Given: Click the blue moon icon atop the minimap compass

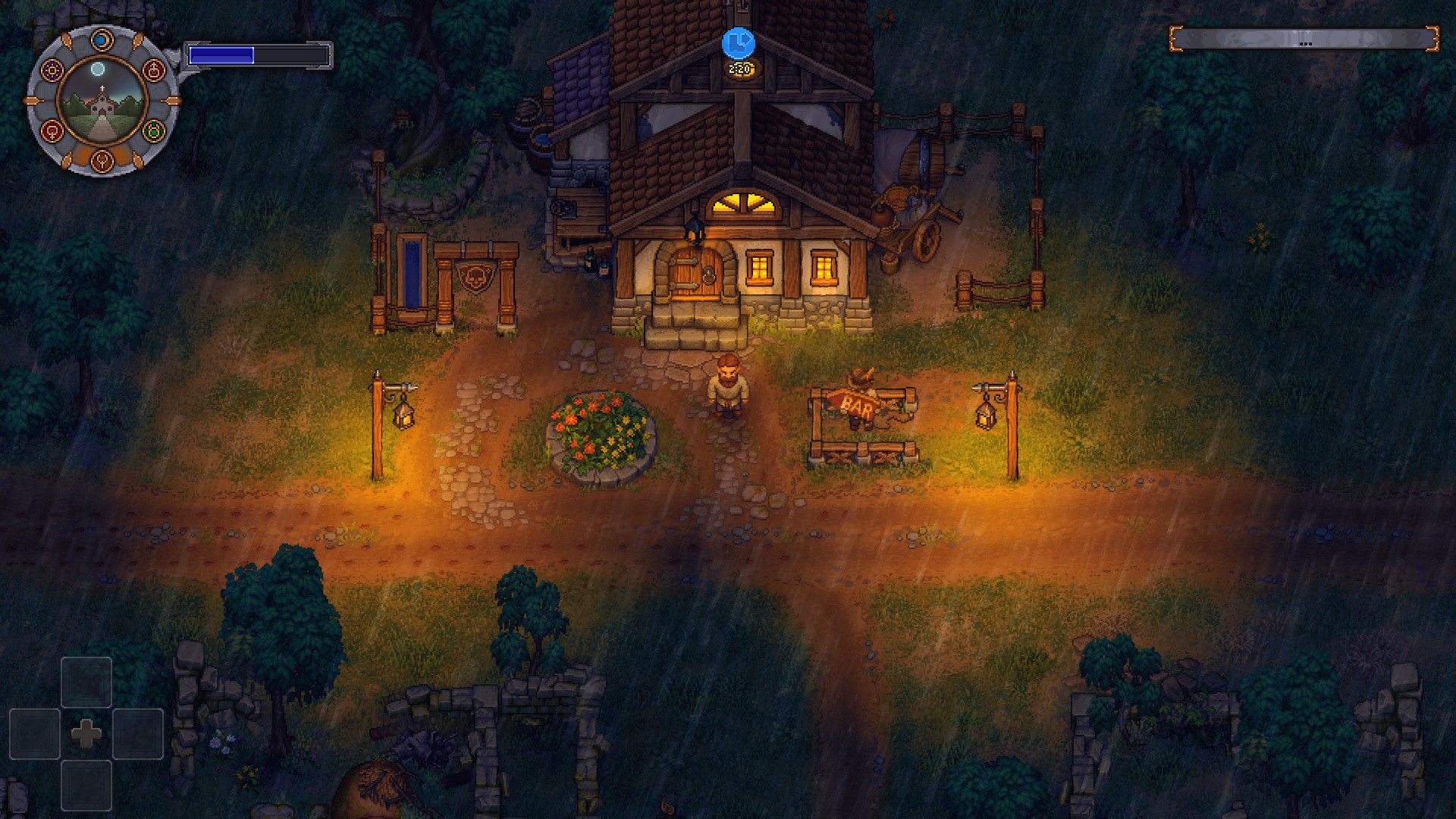Looking at the screenshot, I should [x=102, y=39].
